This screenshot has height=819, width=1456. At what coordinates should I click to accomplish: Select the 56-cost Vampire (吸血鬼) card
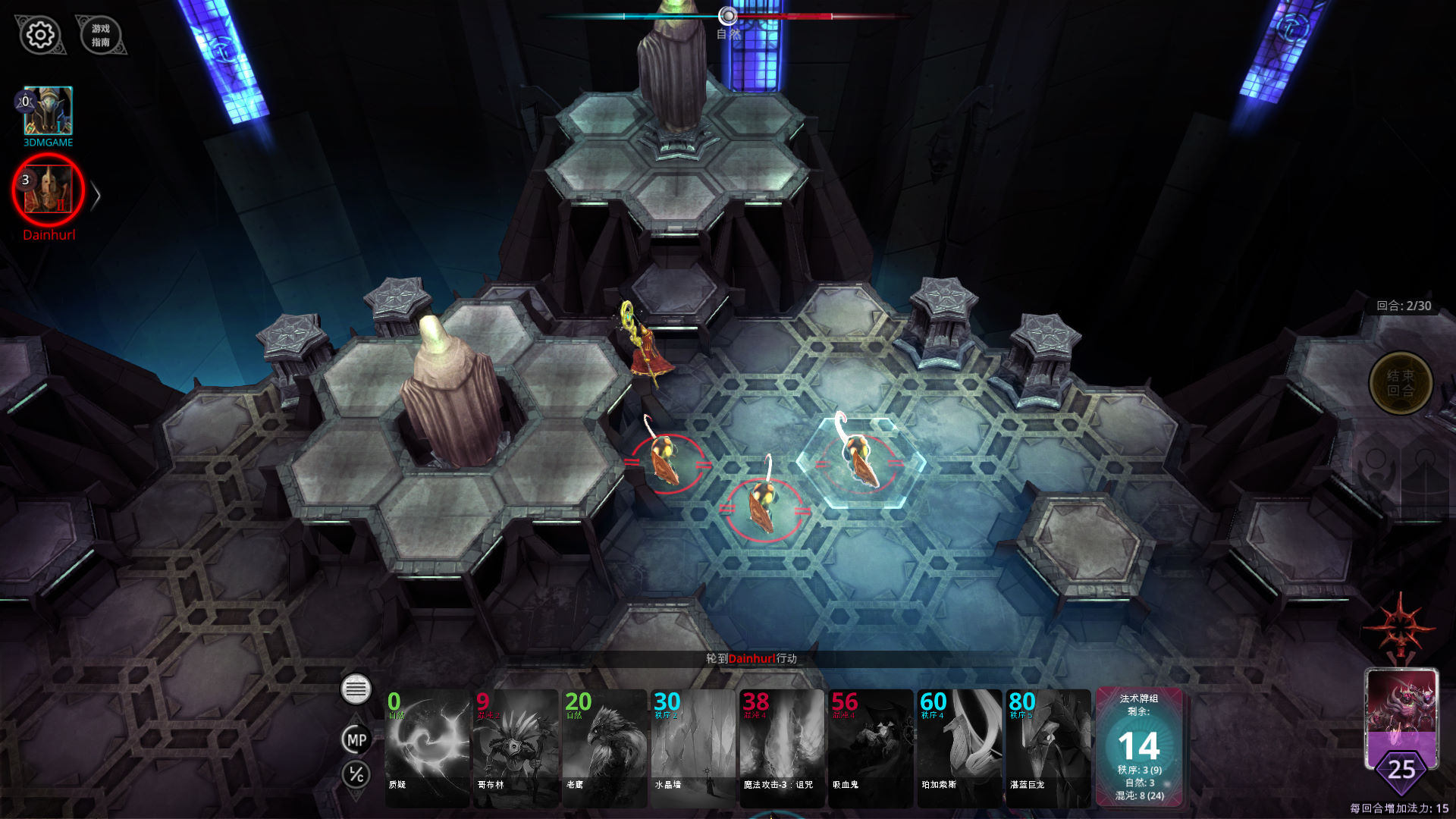[x=871, y=747]
